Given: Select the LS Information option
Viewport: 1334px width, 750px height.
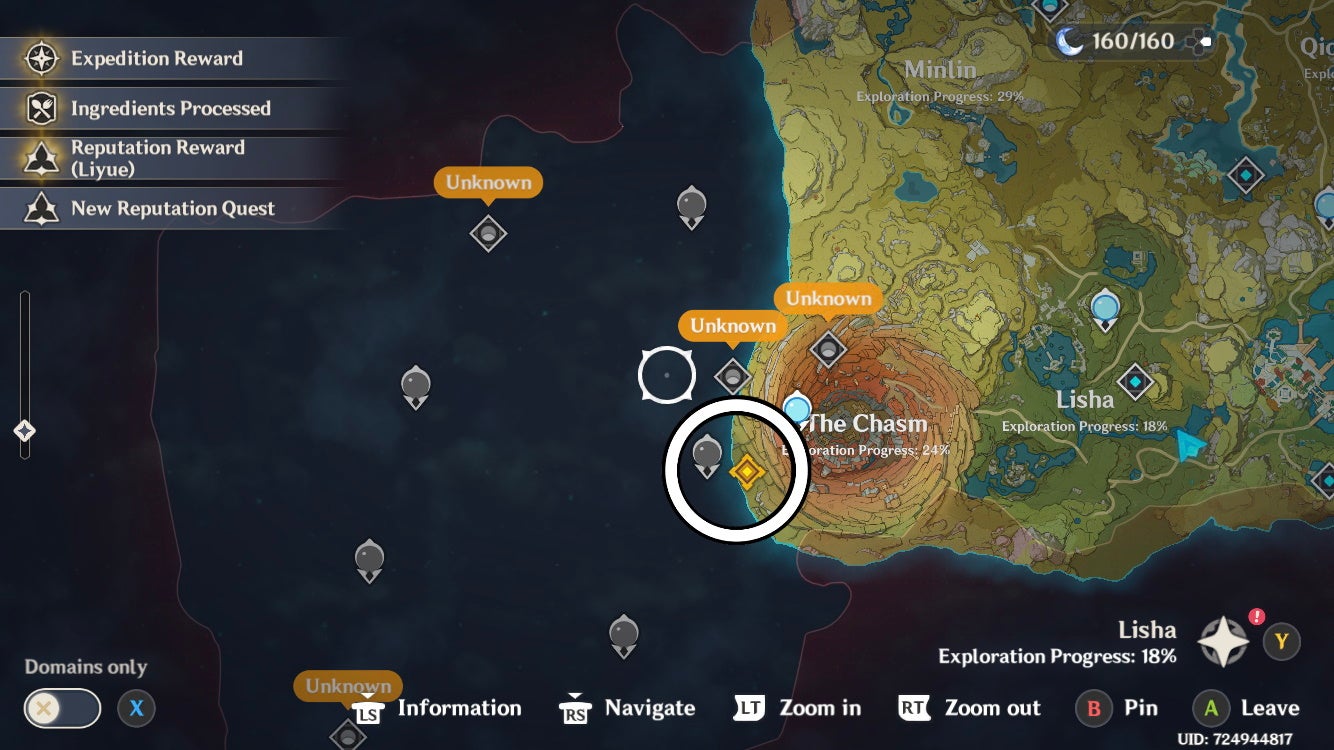Looking at the screenshot, I should [438, 708].
